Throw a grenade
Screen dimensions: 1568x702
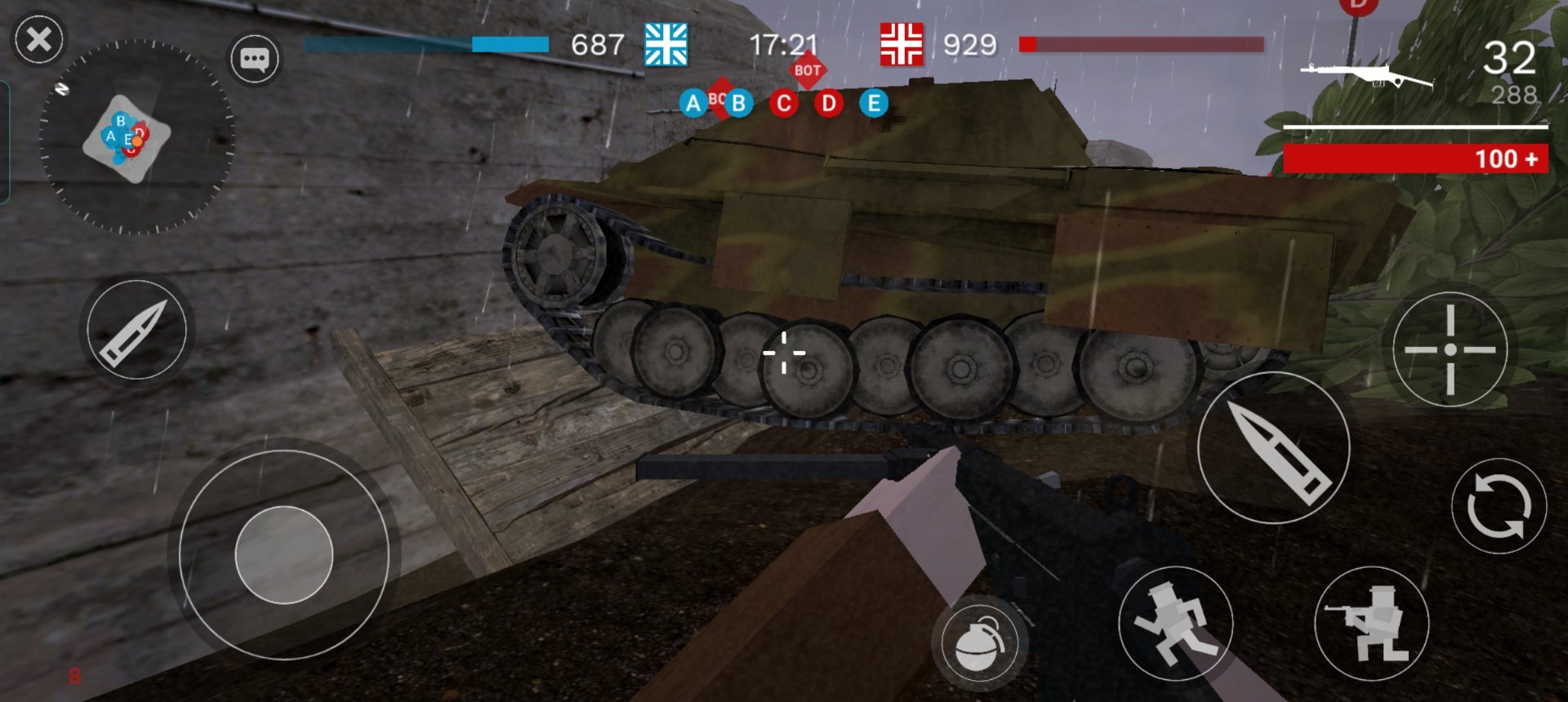coord(979,643)
